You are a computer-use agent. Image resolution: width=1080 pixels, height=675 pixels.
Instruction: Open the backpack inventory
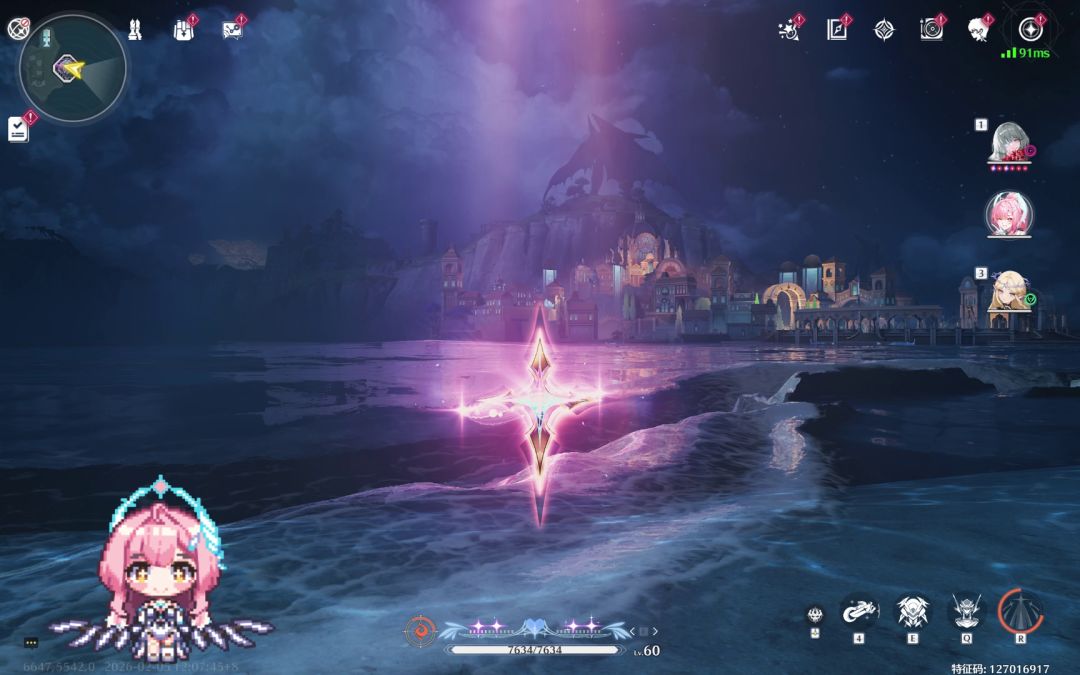click(x=183, y=30)
